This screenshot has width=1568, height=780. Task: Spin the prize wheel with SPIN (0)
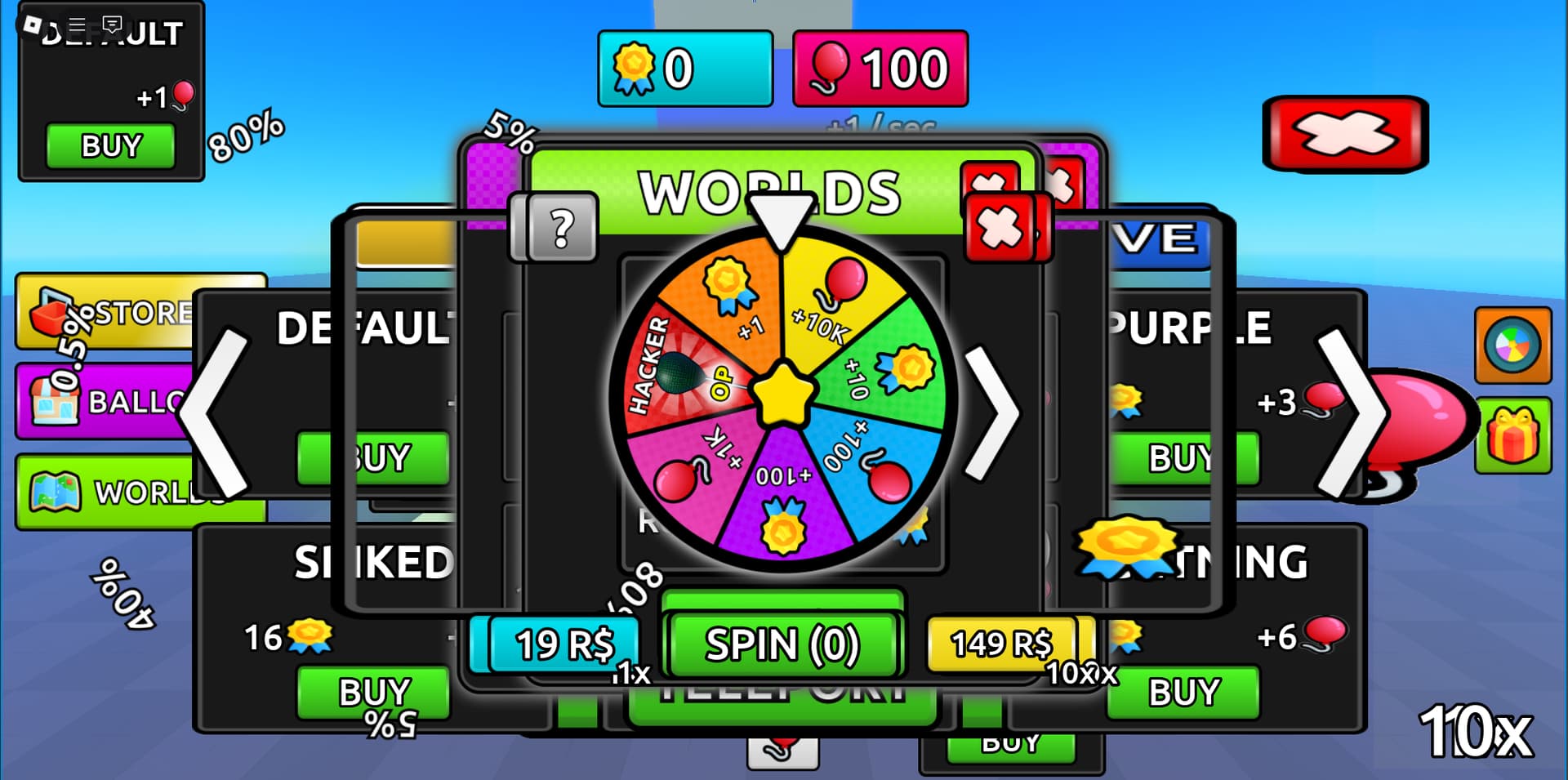point(782,644)
